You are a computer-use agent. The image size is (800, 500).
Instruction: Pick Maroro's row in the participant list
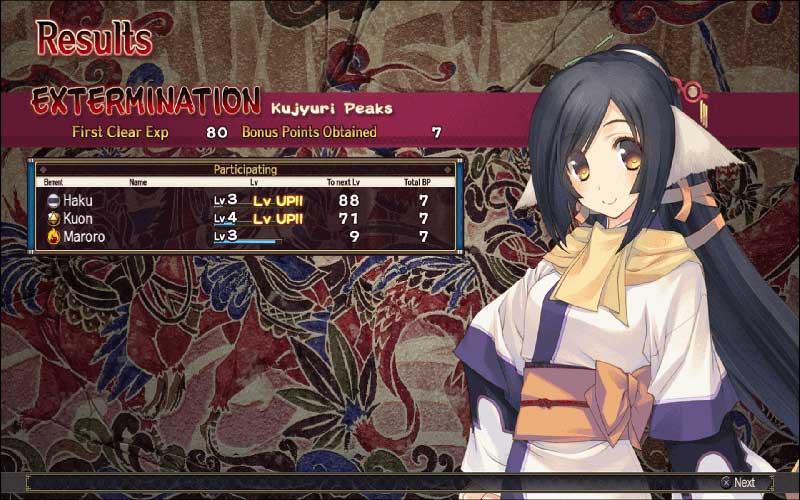pyautogui.click(x=245, y=236)
